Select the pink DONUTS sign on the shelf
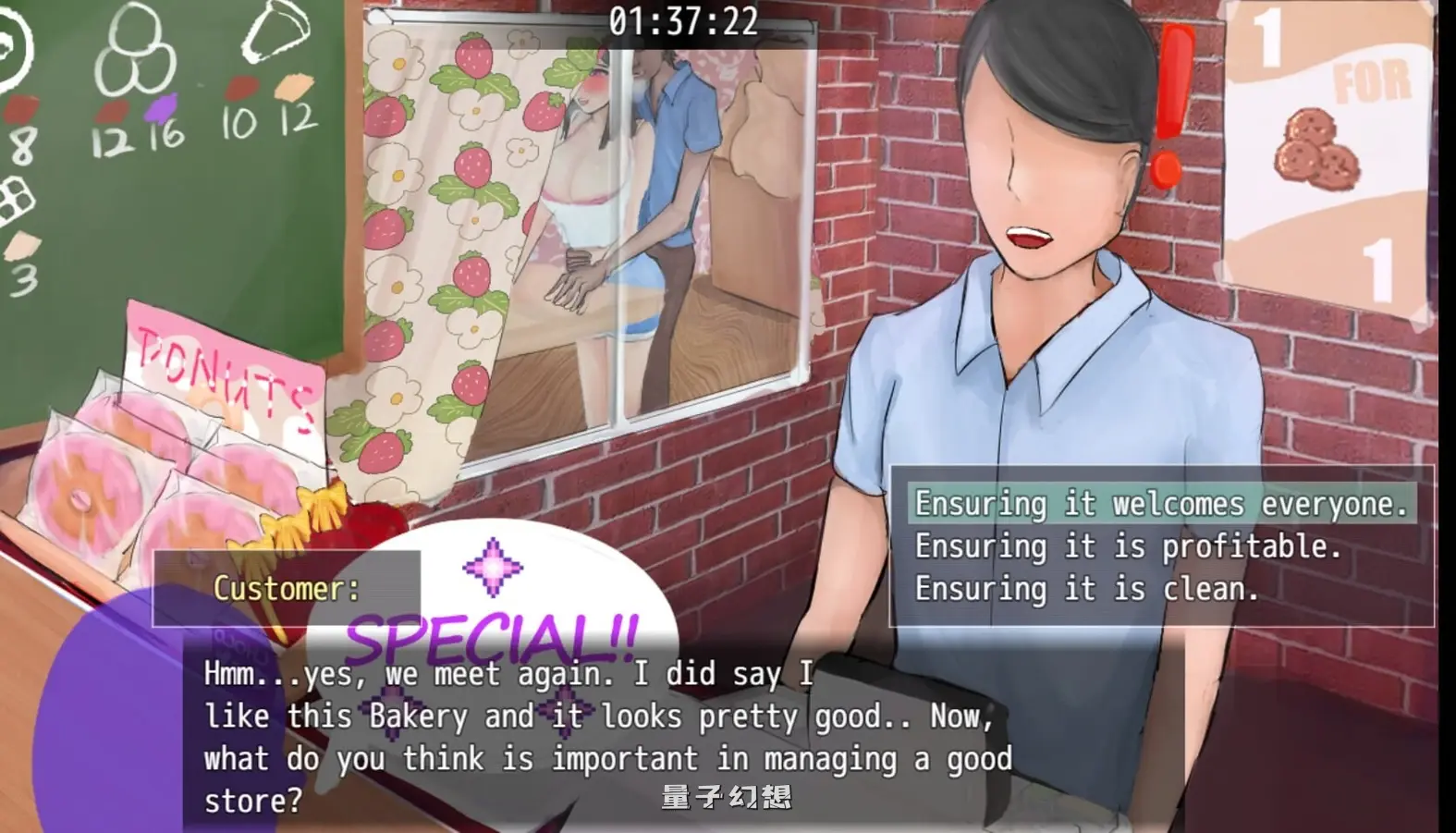Screen dimensions: 1456x833 [222, 370]
